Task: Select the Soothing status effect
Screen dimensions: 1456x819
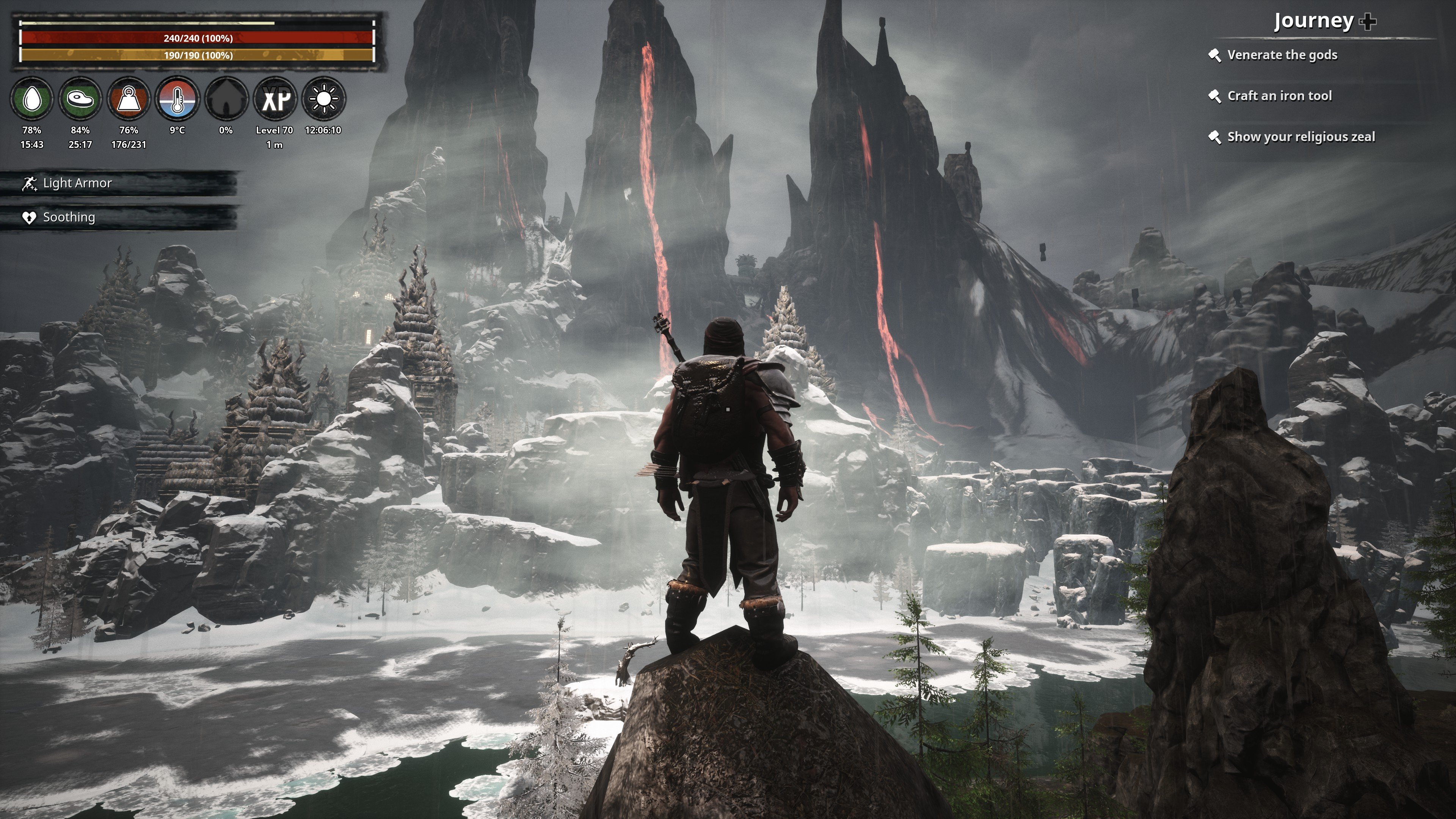Action: 68,217
